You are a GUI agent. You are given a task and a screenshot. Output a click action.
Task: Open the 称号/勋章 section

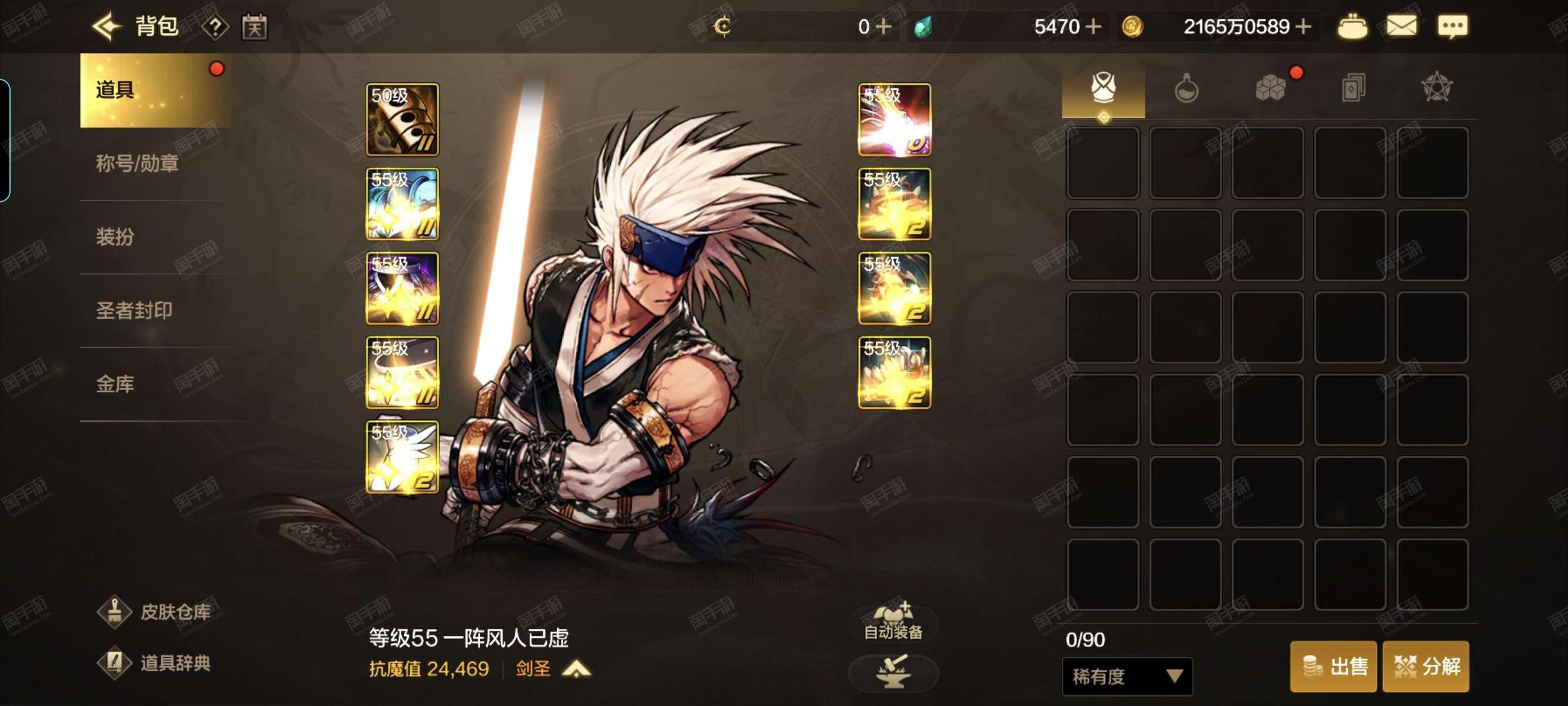137,164
